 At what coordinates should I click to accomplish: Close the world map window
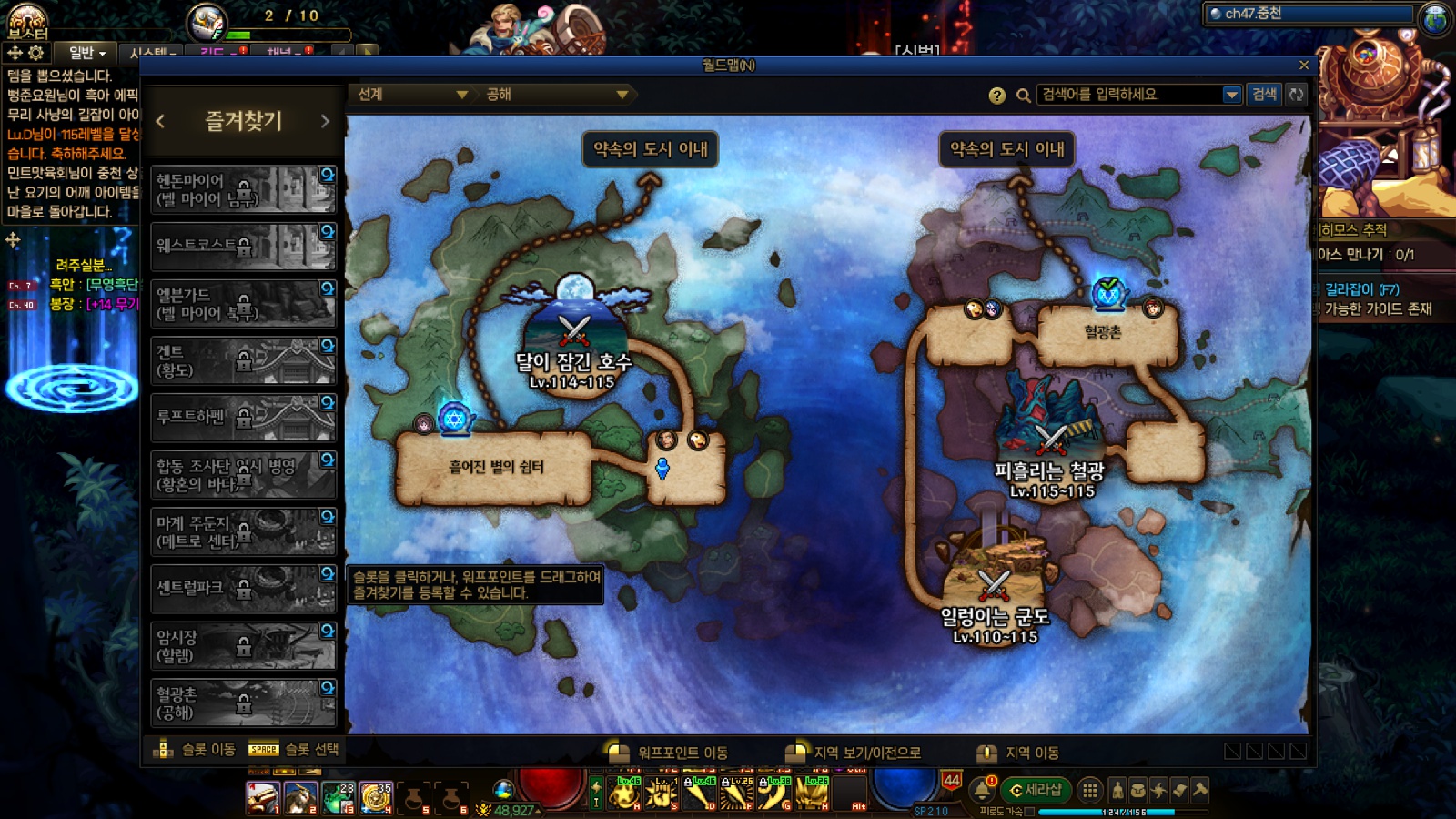[1303, 66]
